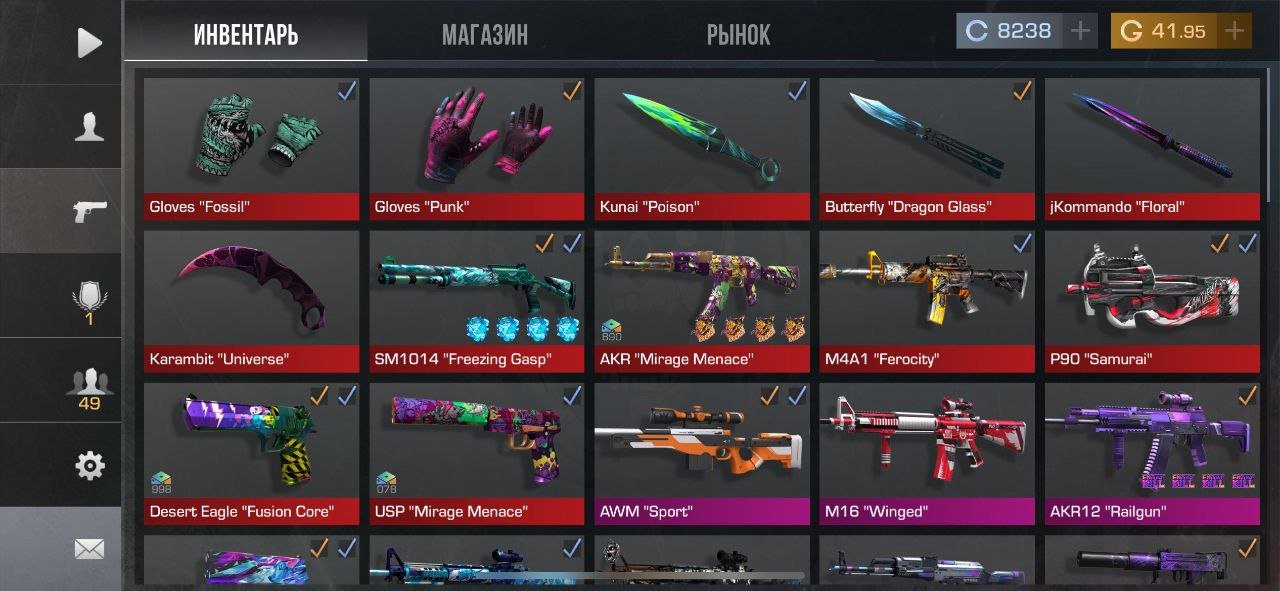Screen dimensions: 1280x591
Task: Open the rank badge icon
Action: pyautogui.click(x=89, y=301)
